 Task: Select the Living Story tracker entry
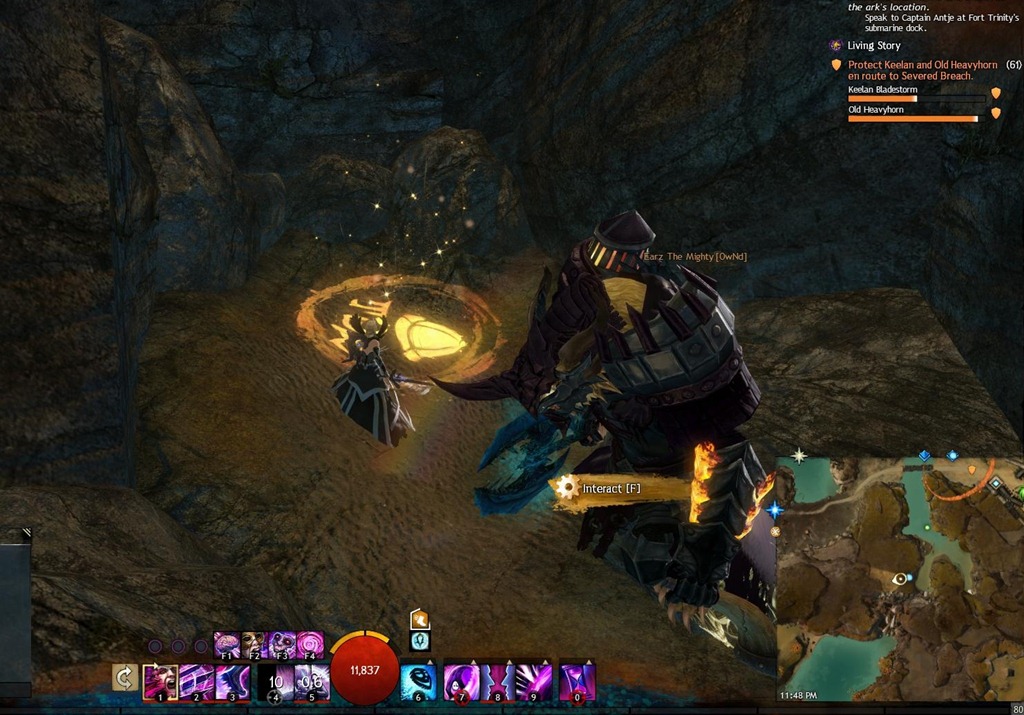click(873, 46)
